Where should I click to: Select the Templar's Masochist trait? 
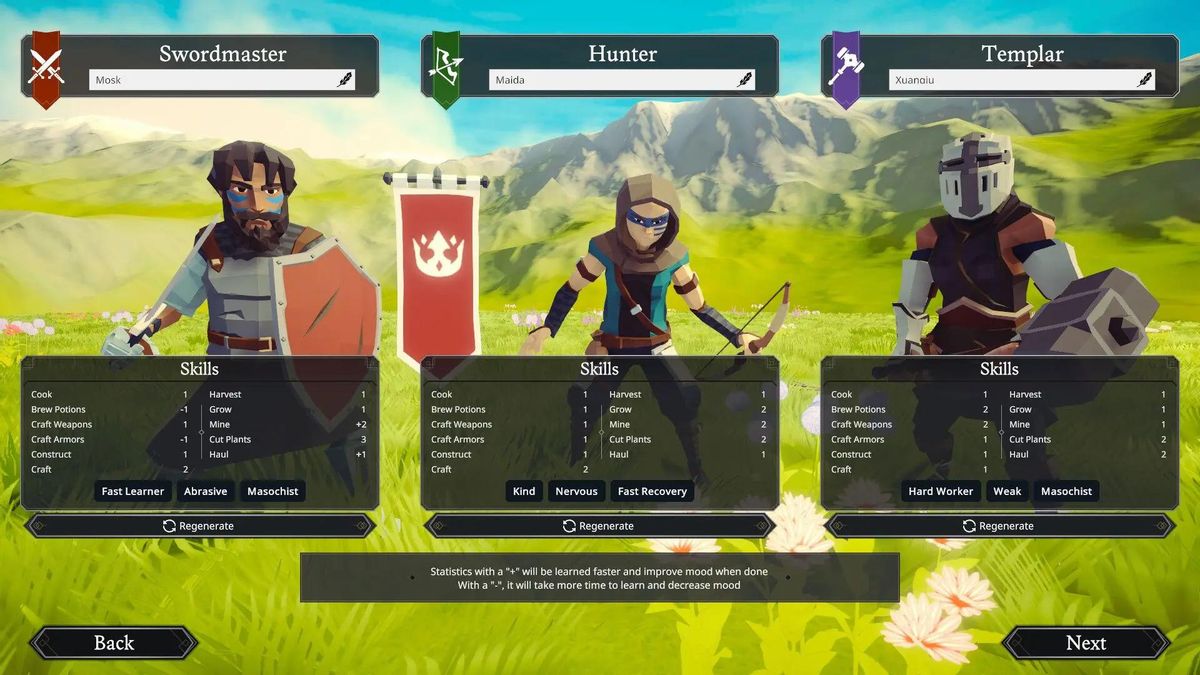pyautogui.click(x=1066, y=491)
